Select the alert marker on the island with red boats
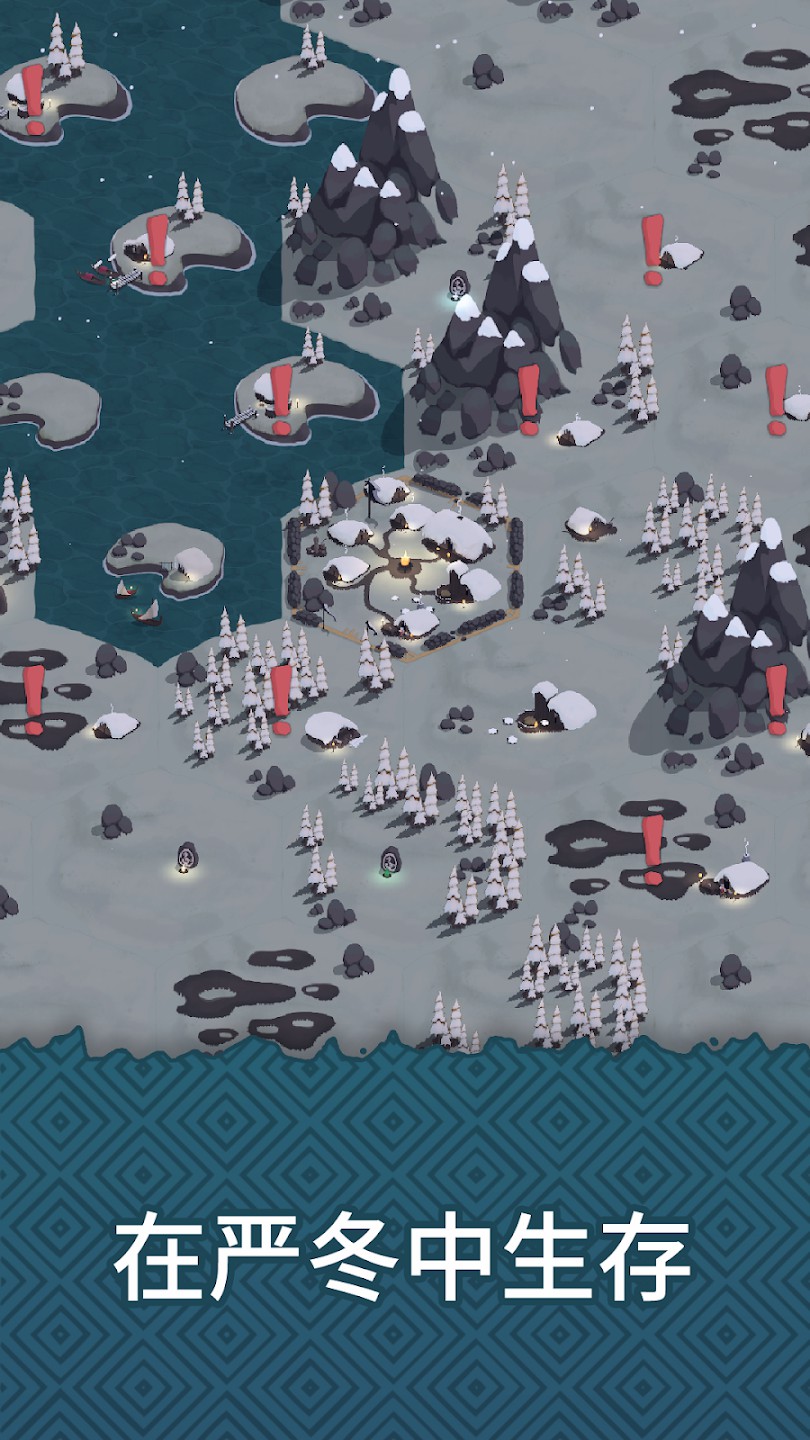 pos(157,245)
